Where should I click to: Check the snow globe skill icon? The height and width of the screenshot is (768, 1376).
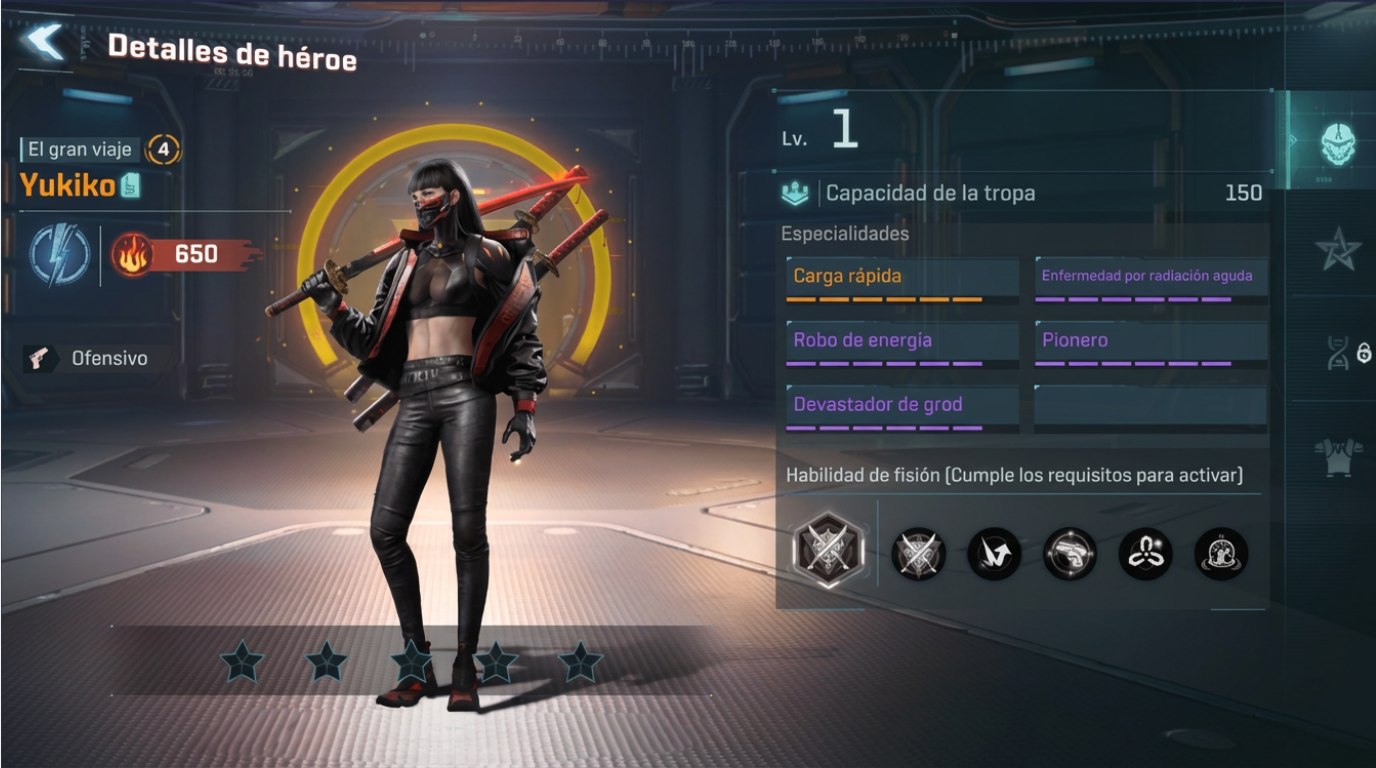tap(1221, 553)
